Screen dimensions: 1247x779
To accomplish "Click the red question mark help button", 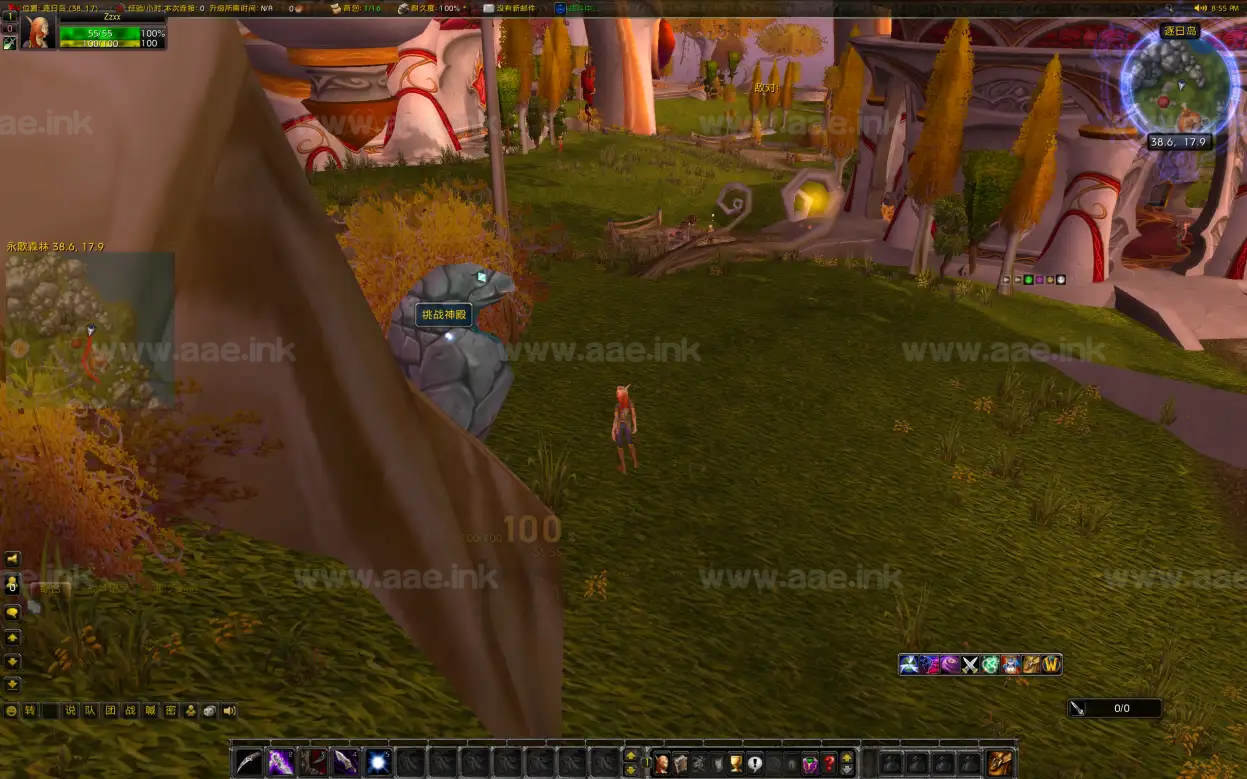I will [829, 764].
